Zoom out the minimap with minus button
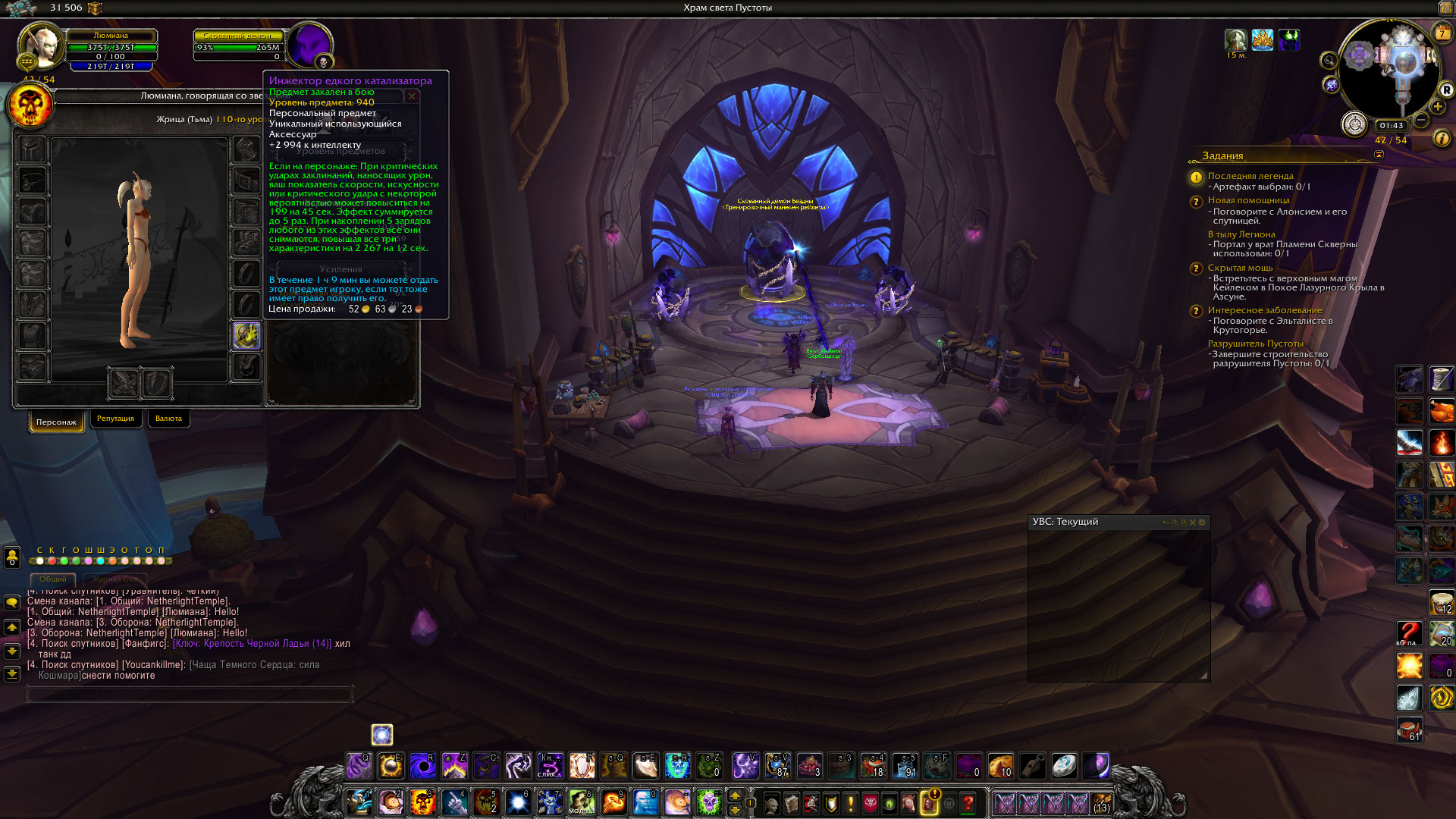This screenshot has width=1456, height=819. (1422, 120)
